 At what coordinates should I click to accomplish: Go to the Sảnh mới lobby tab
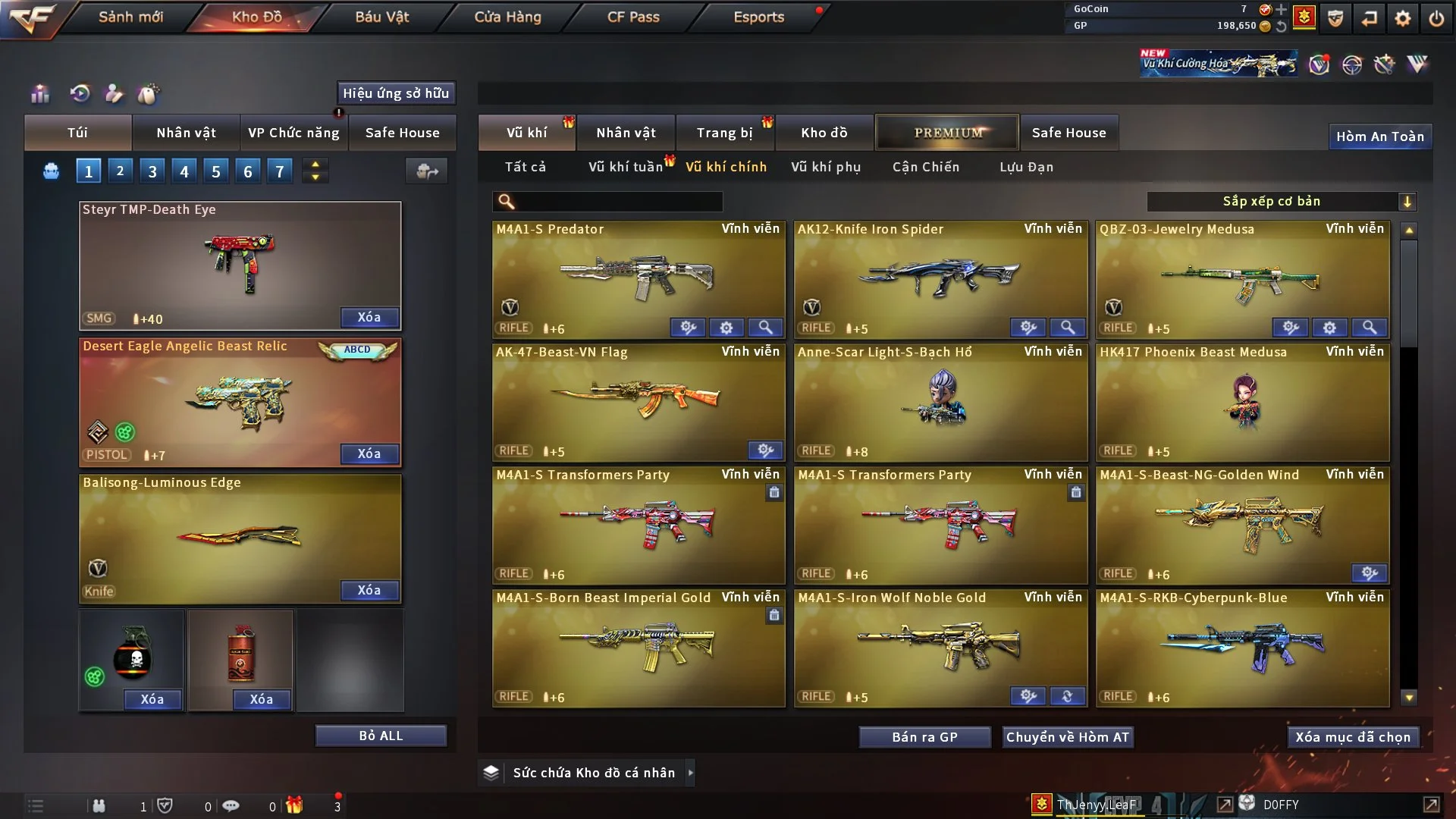click(x=130, y=17)
